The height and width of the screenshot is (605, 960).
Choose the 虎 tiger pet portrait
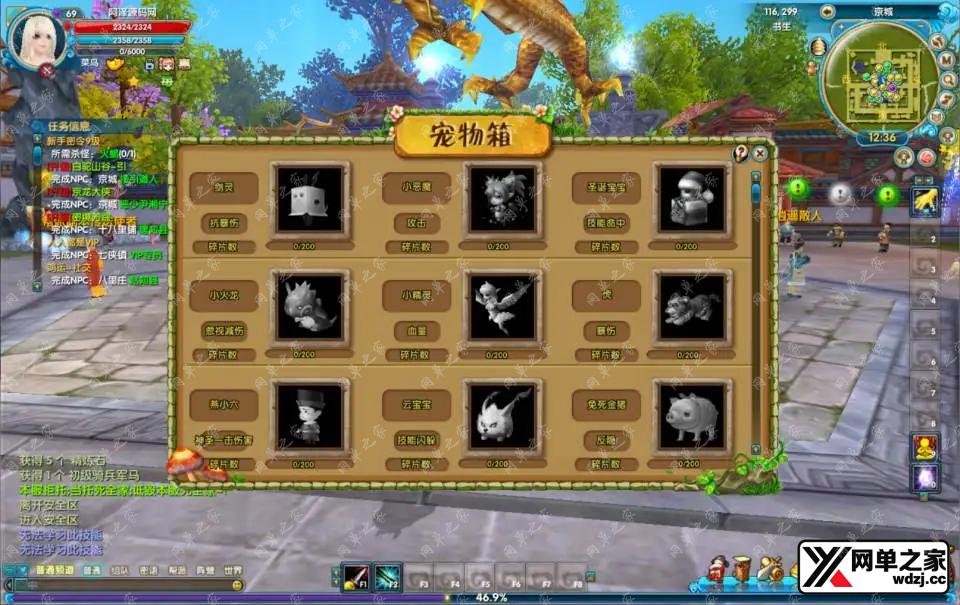click(693, 307)
